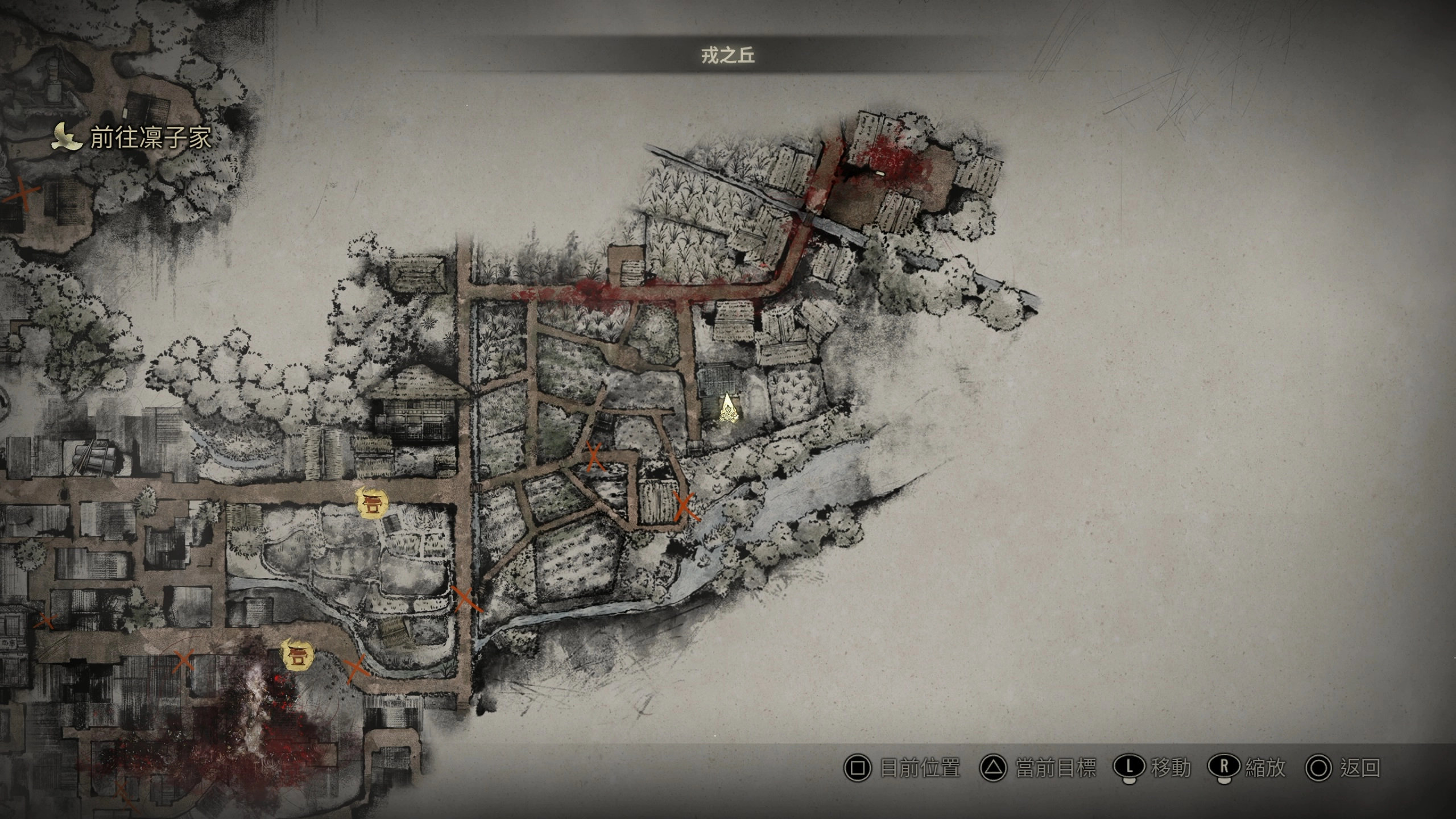
Task: Select the 前往凜子家 objective tracker
Action: click(133, 138)
